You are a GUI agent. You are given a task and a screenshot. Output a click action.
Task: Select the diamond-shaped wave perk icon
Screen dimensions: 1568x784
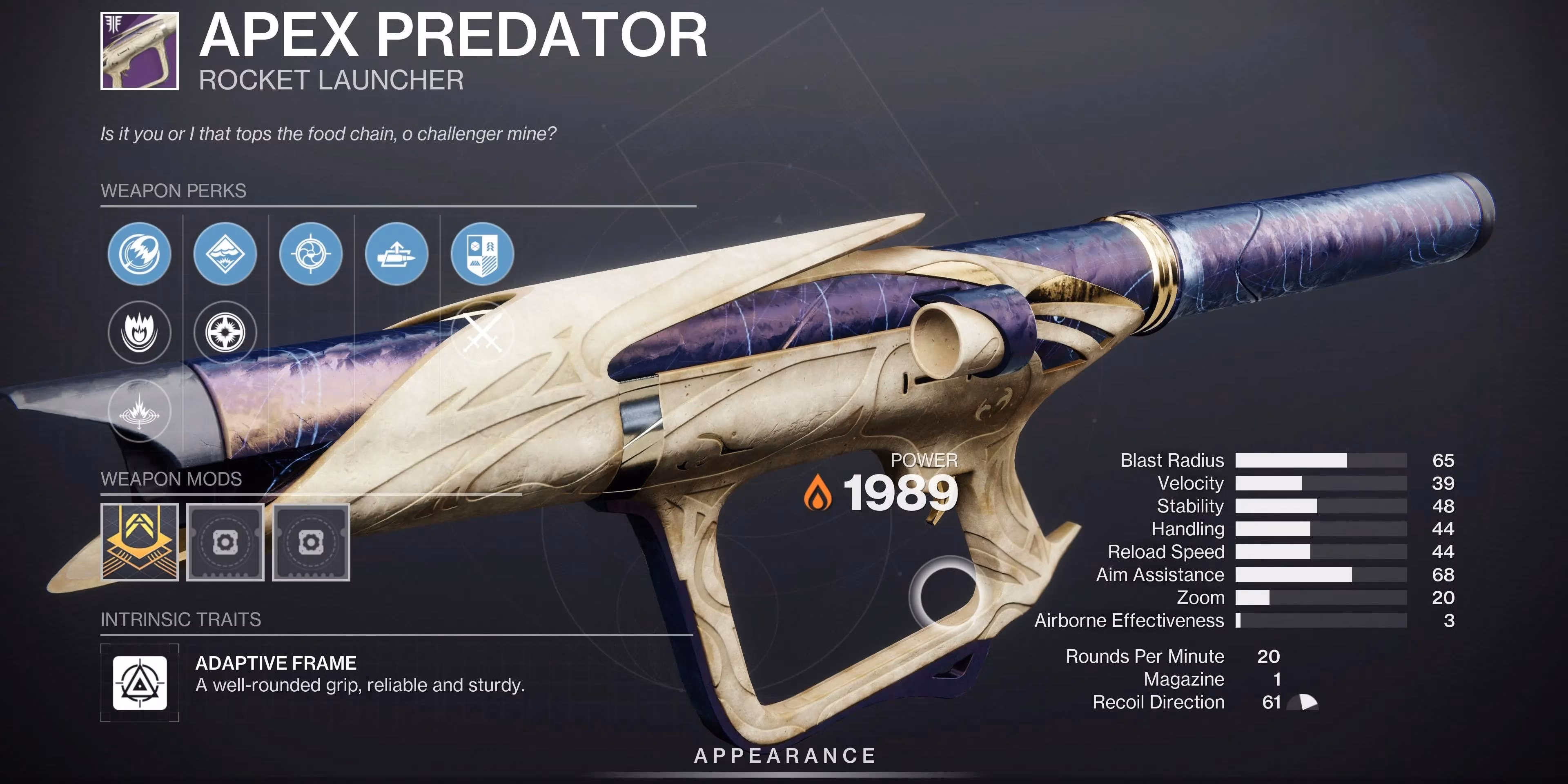(x=225, y=254)
